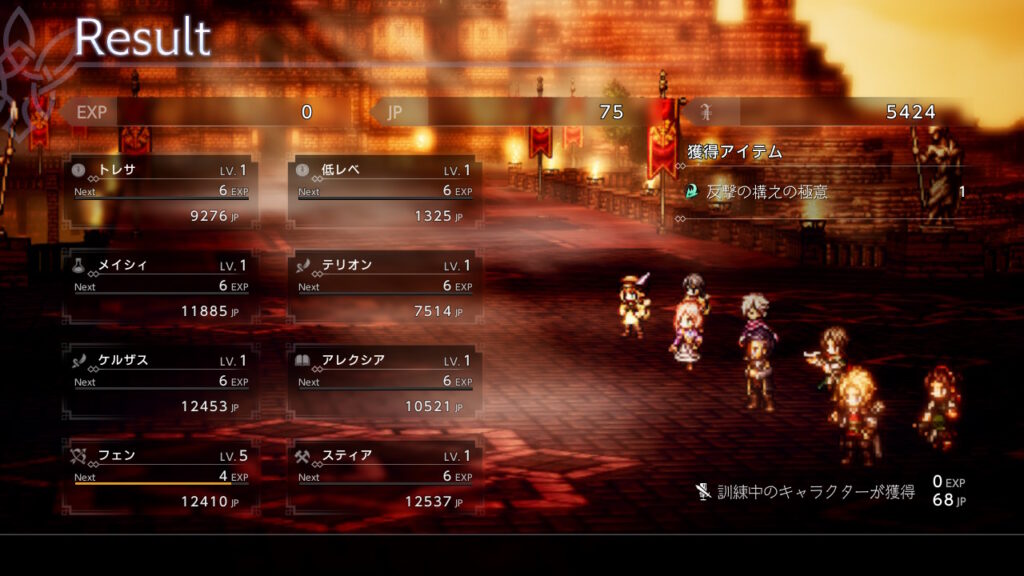Open the ケルザス character panel
This screenshot has width=1024, height=576.
[161, 381]
